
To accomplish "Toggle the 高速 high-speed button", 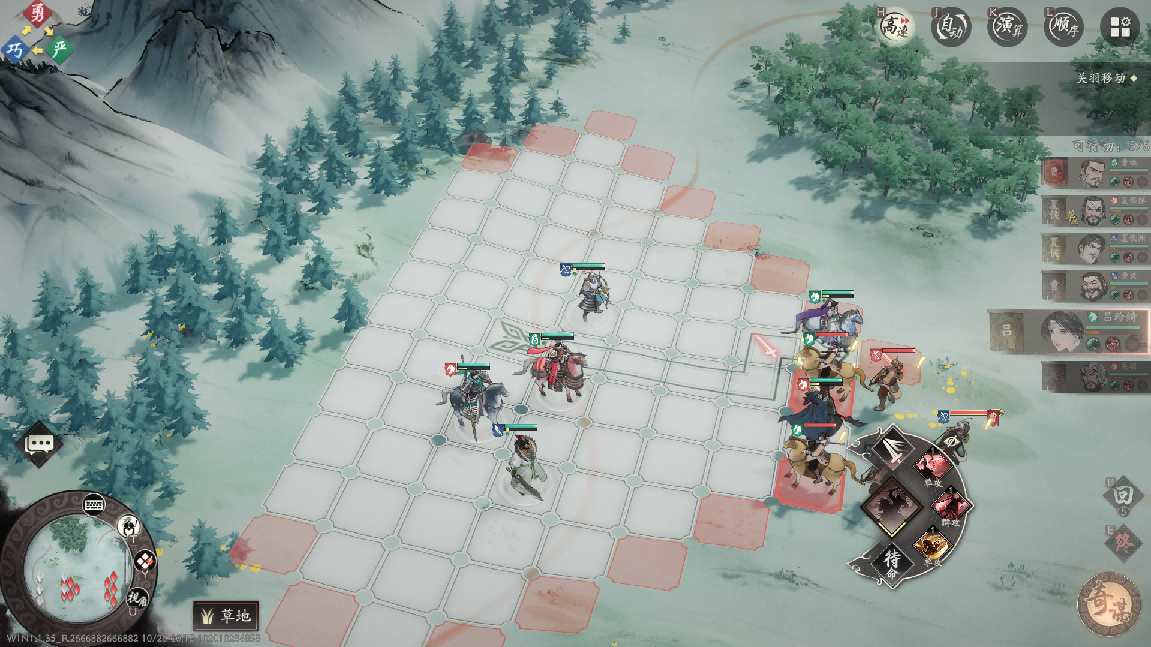I will tap(895, 27).
